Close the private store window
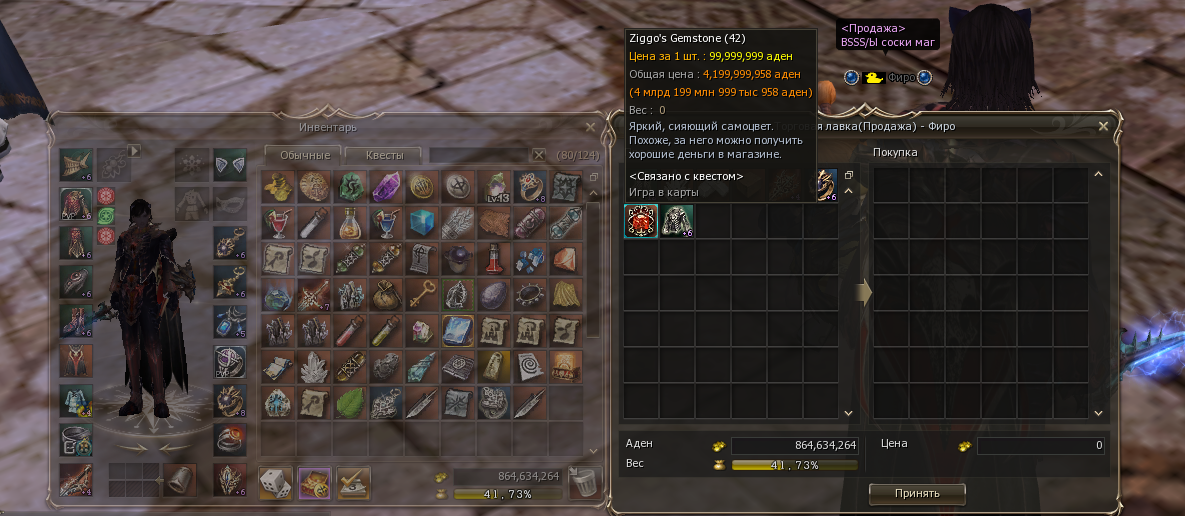This screenshot has width=1185, height=516. click(x=1103, y=127)
